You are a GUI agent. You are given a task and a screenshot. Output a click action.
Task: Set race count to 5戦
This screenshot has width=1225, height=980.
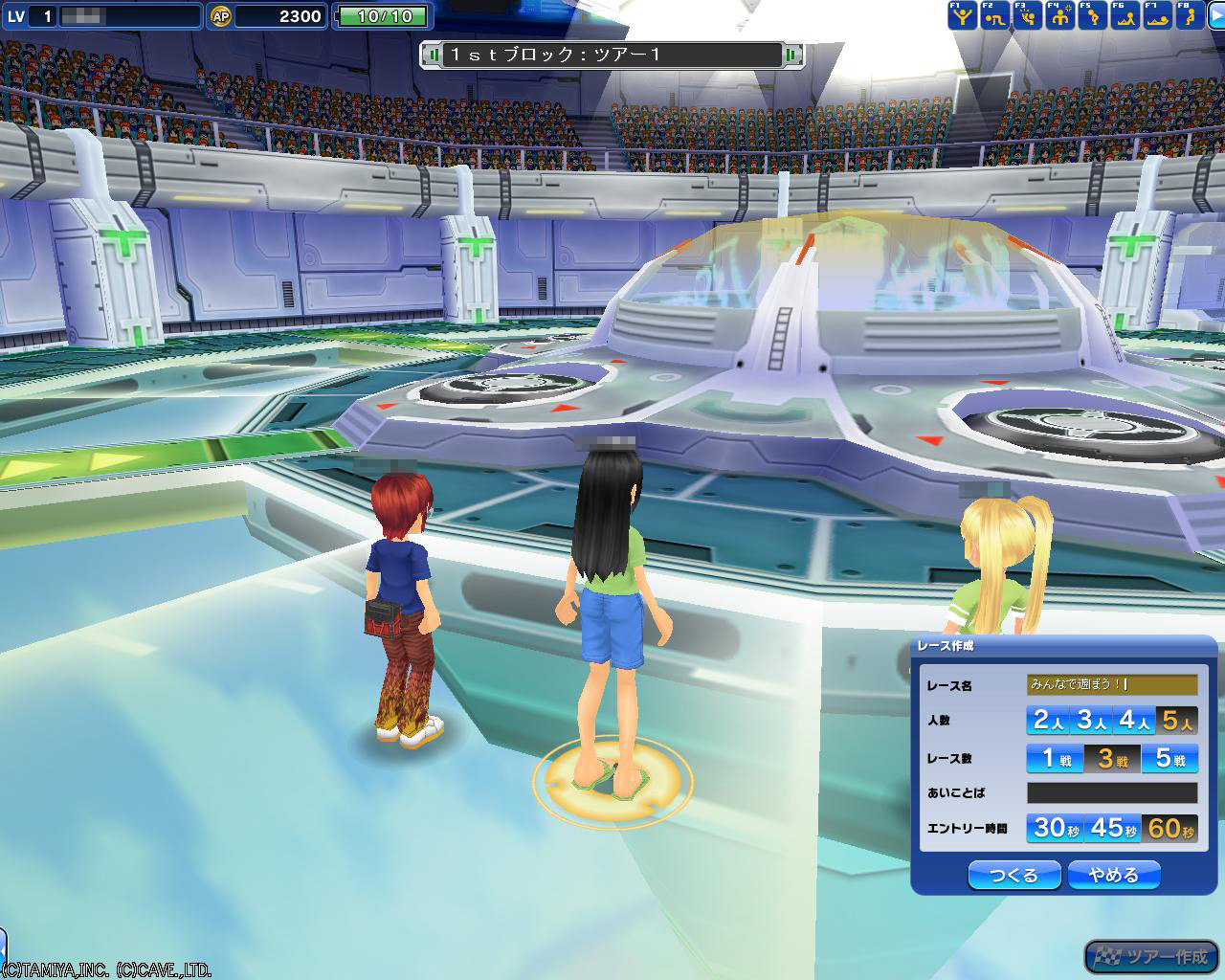[1169, 759]
